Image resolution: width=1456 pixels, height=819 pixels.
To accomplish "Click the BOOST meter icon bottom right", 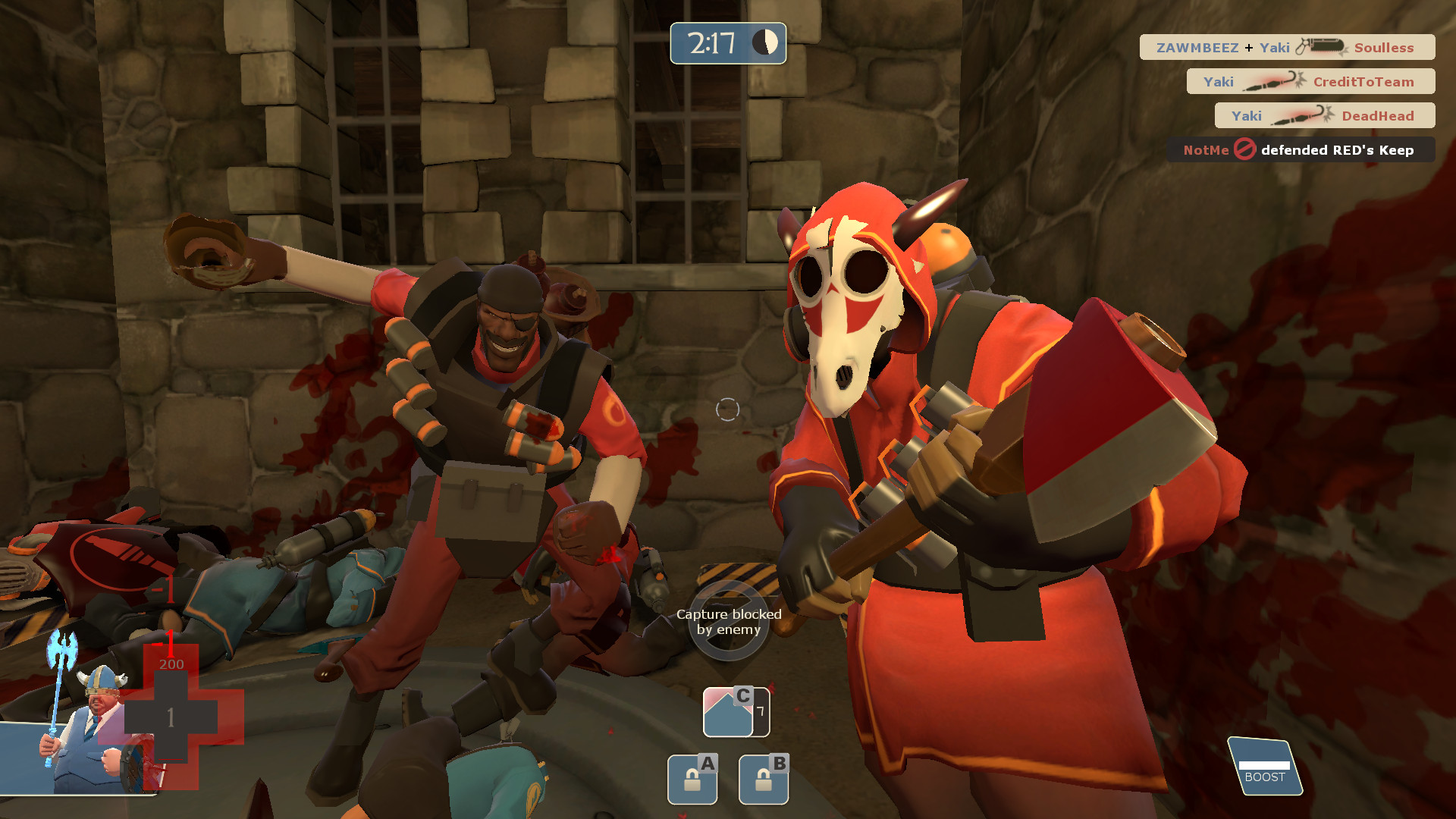I will click(1265, 766).
